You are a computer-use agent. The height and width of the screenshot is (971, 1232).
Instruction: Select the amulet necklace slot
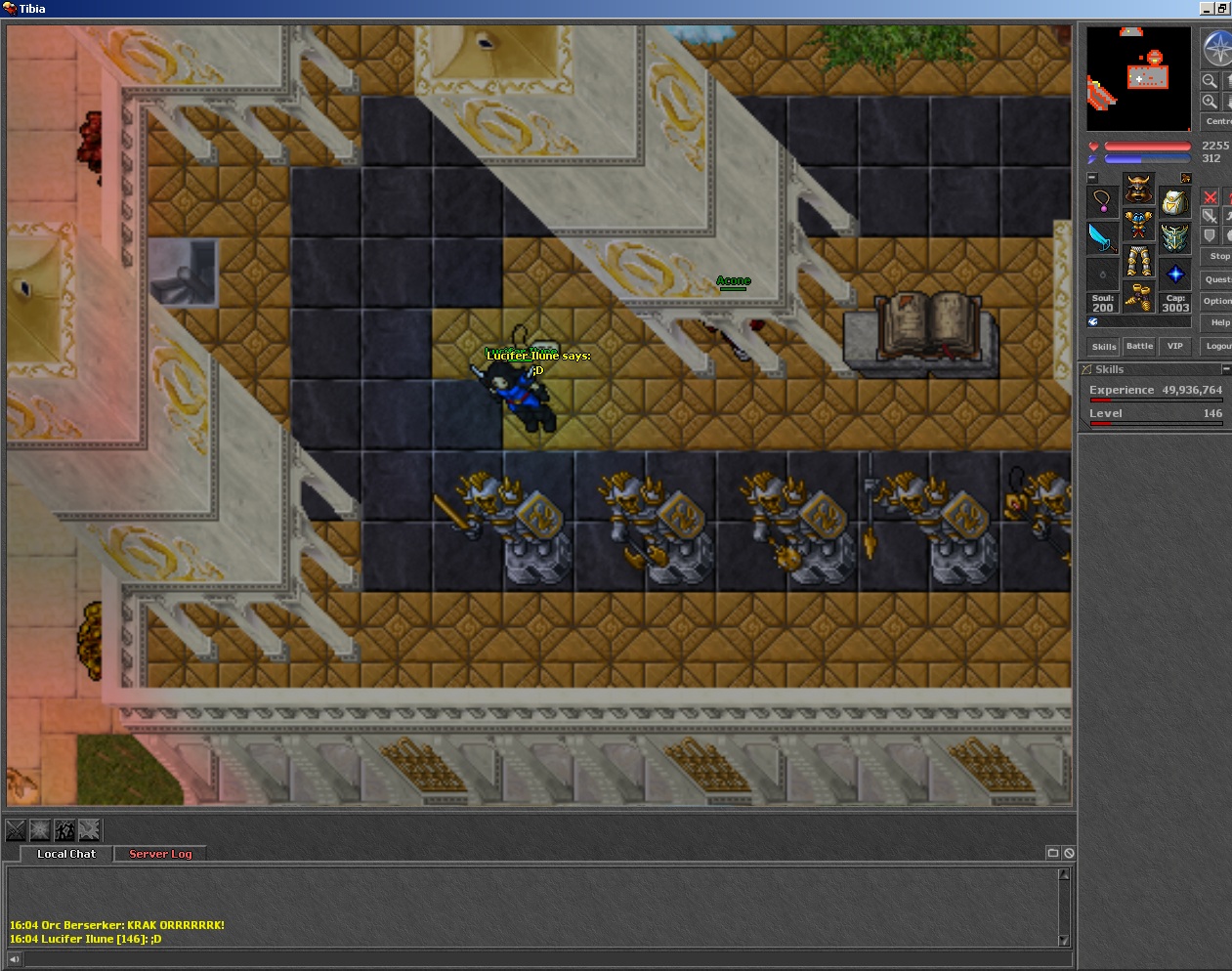coord(1102,202)
